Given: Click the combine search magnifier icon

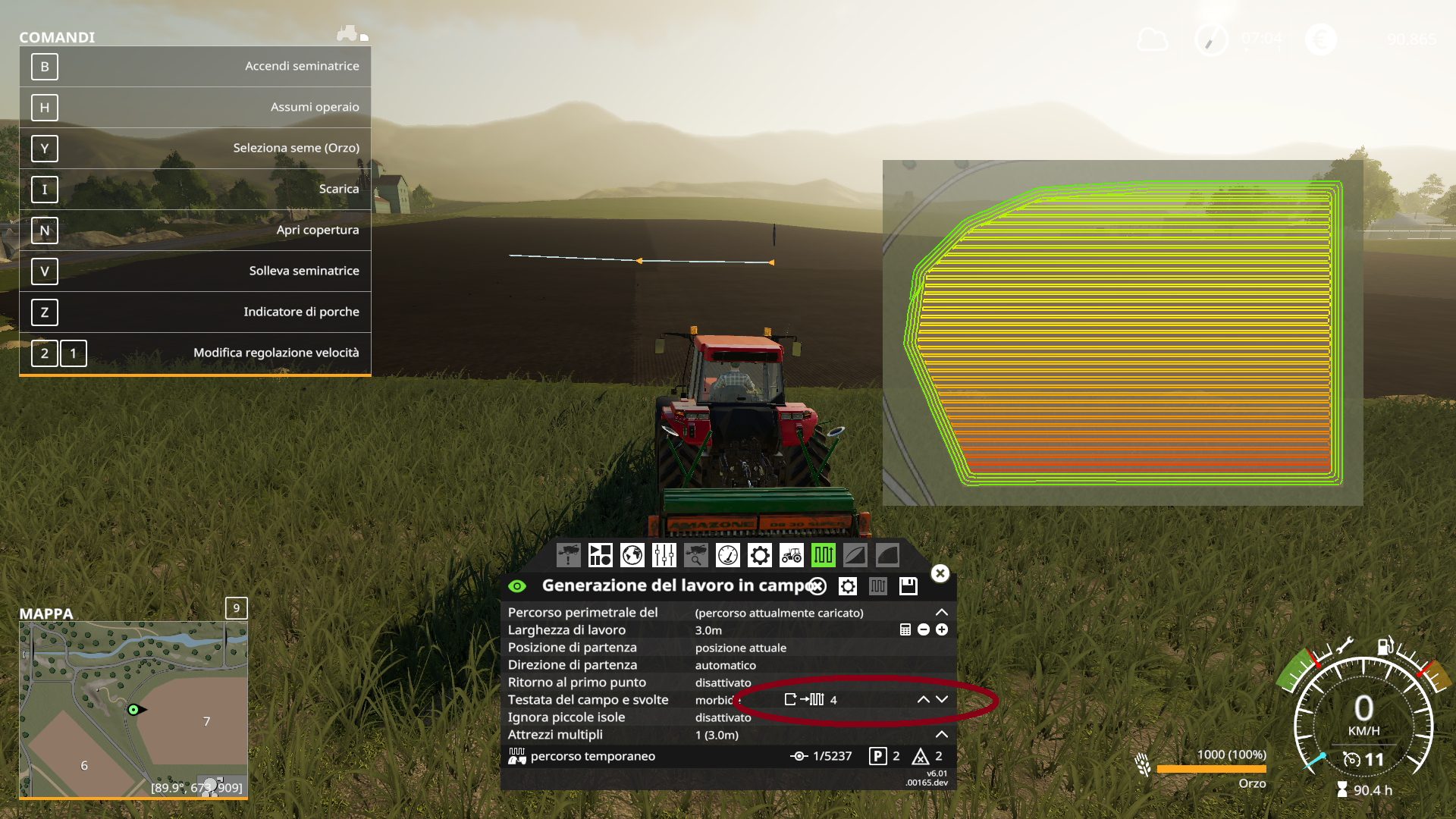Looking at the screenshot, I should tap(695, 555).
